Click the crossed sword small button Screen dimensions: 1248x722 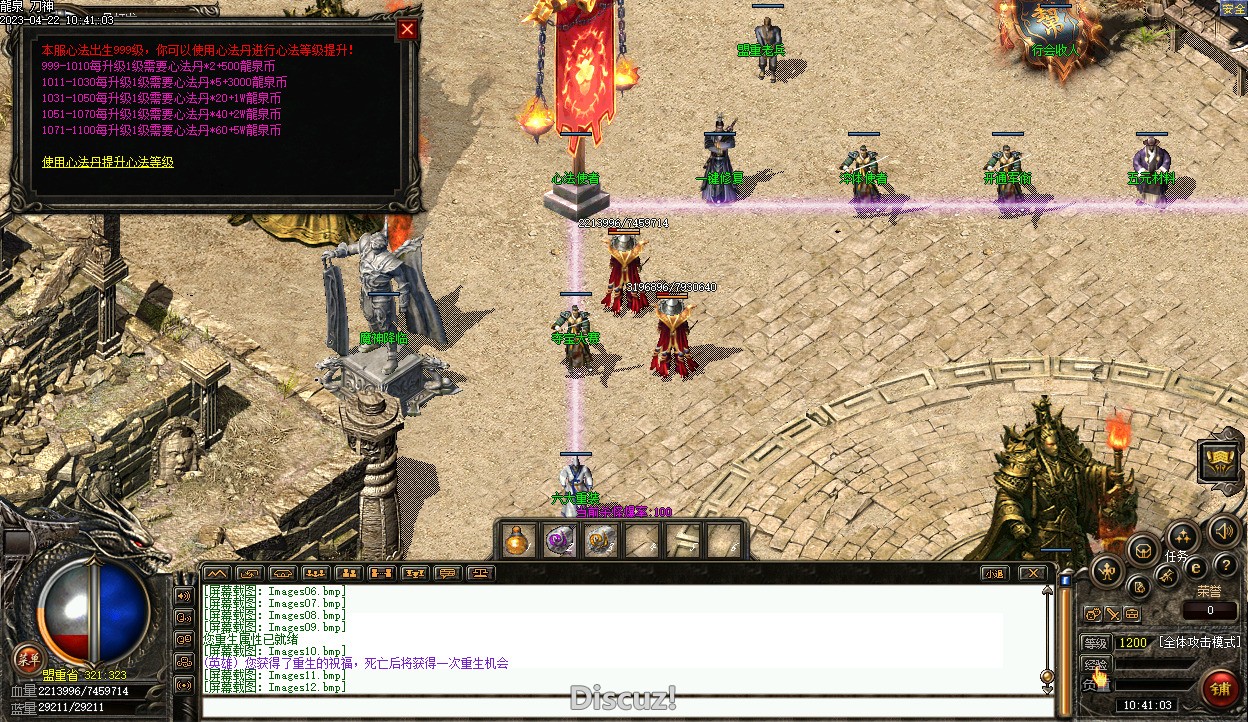[1113, 614]
